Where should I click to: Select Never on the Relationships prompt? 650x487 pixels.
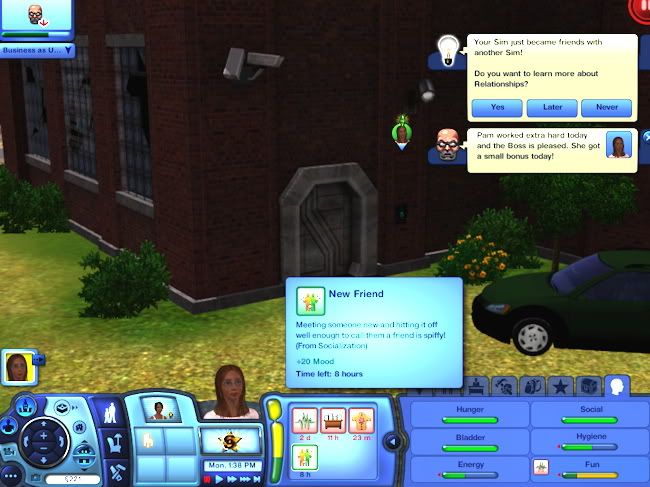(x=606, y=107)
